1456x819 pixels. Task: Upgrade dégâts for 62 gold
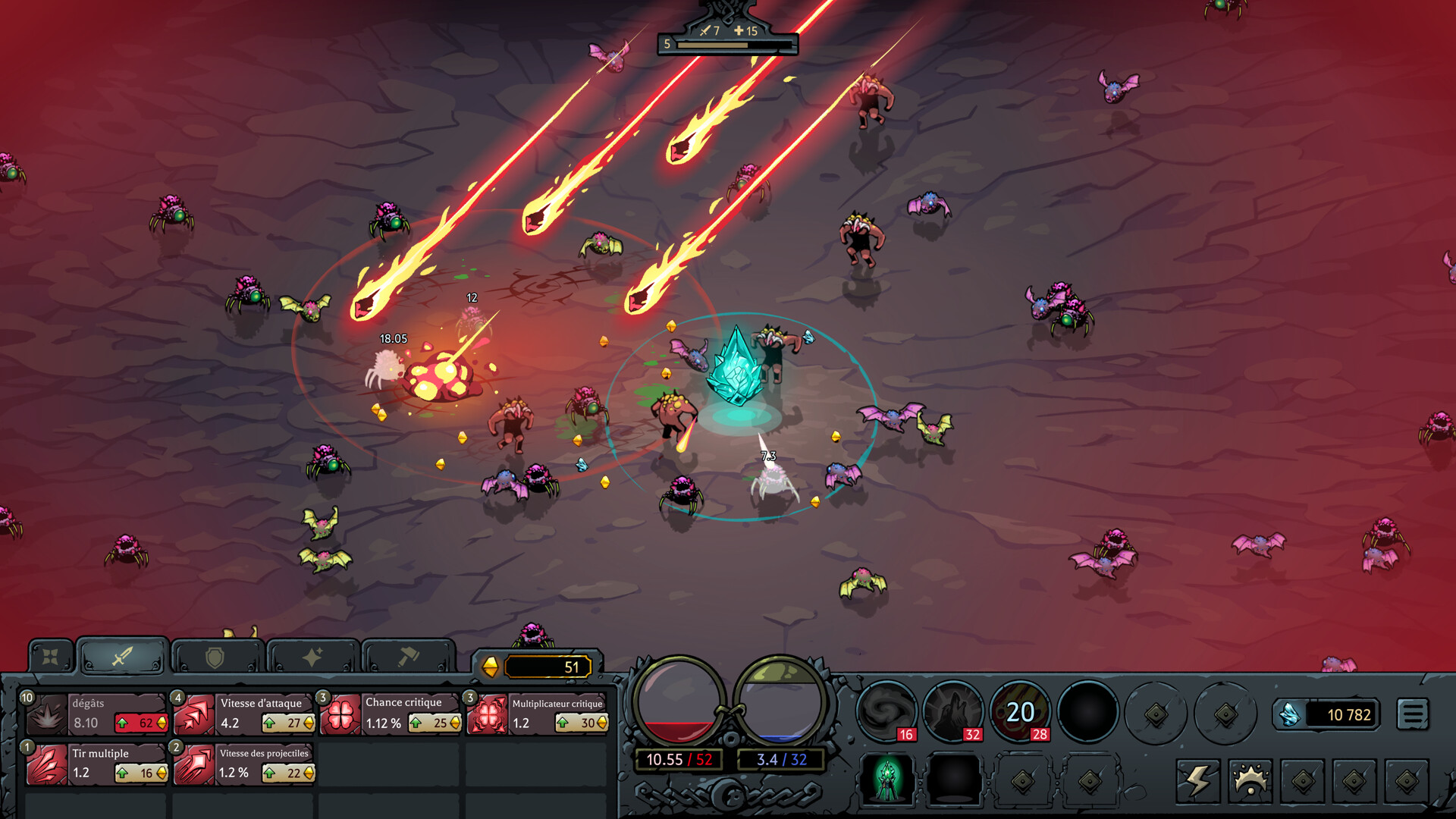[141, 723]
